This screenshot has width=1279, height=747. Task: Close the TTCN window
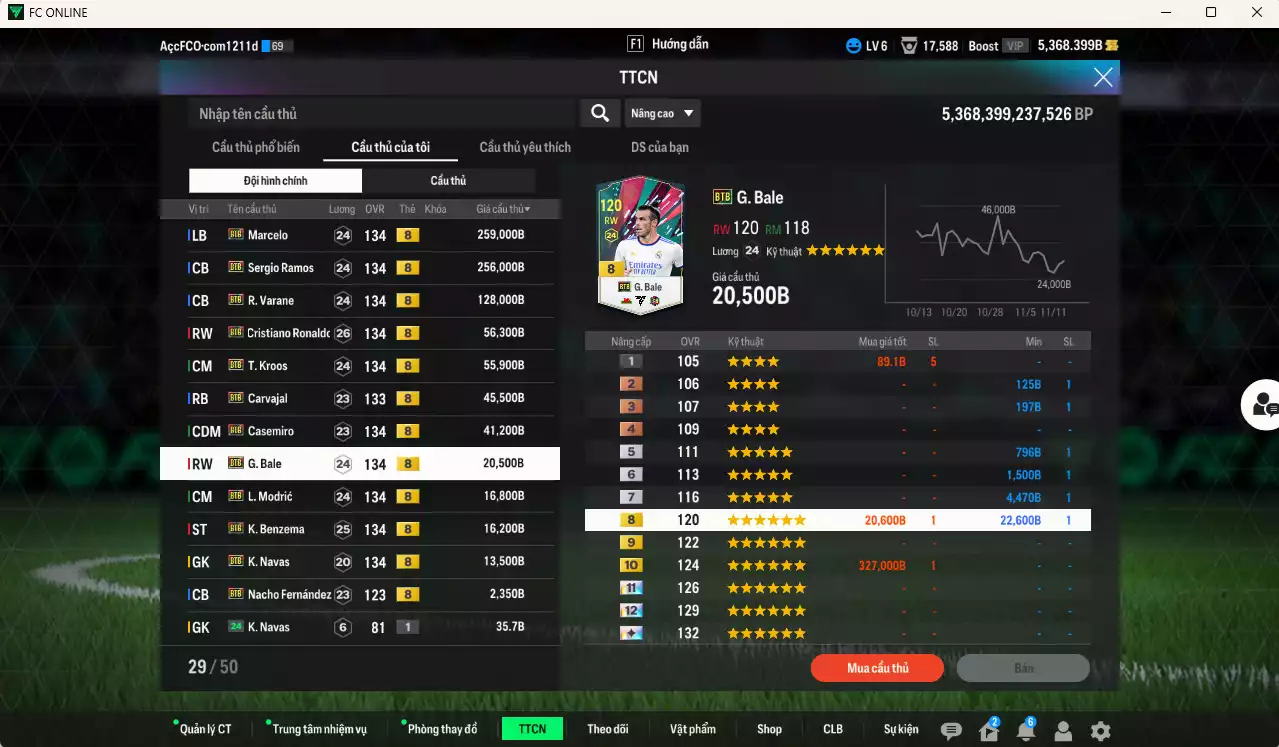point(1103,77)
